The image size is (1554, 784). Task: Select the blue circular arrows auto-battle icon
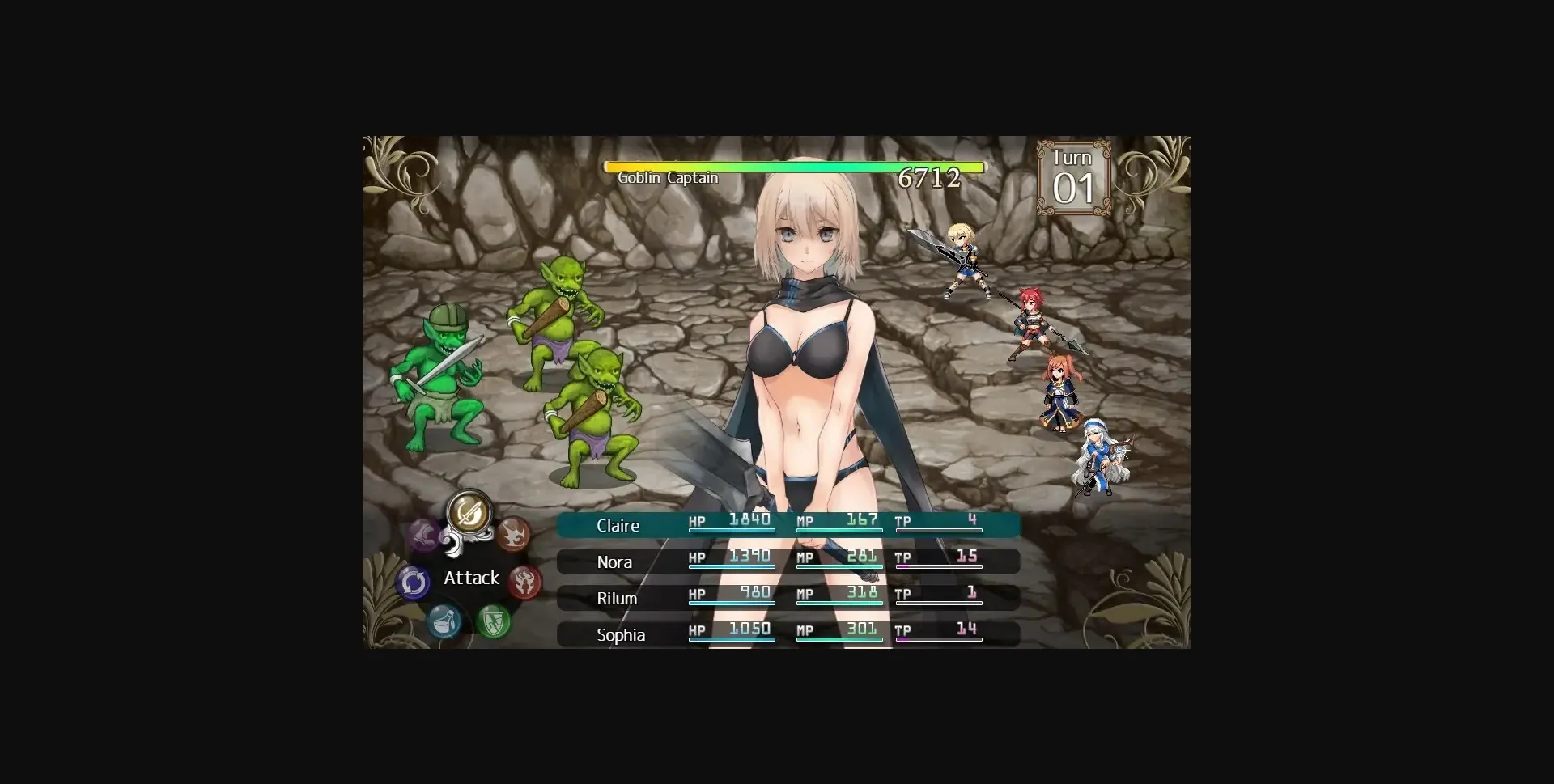pos(413,582)
